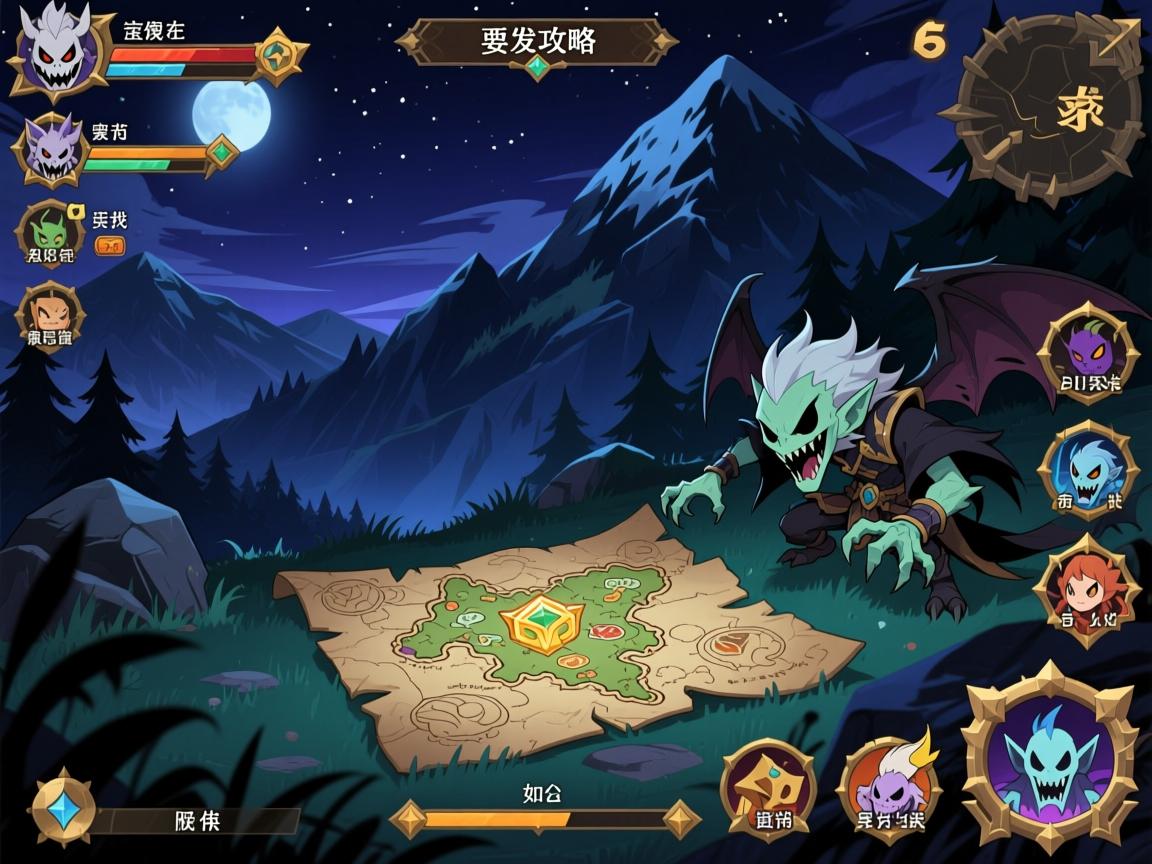Viewport: 1152px width, 864px height.
Task: Open the top title banner
Action: [538, 42]
